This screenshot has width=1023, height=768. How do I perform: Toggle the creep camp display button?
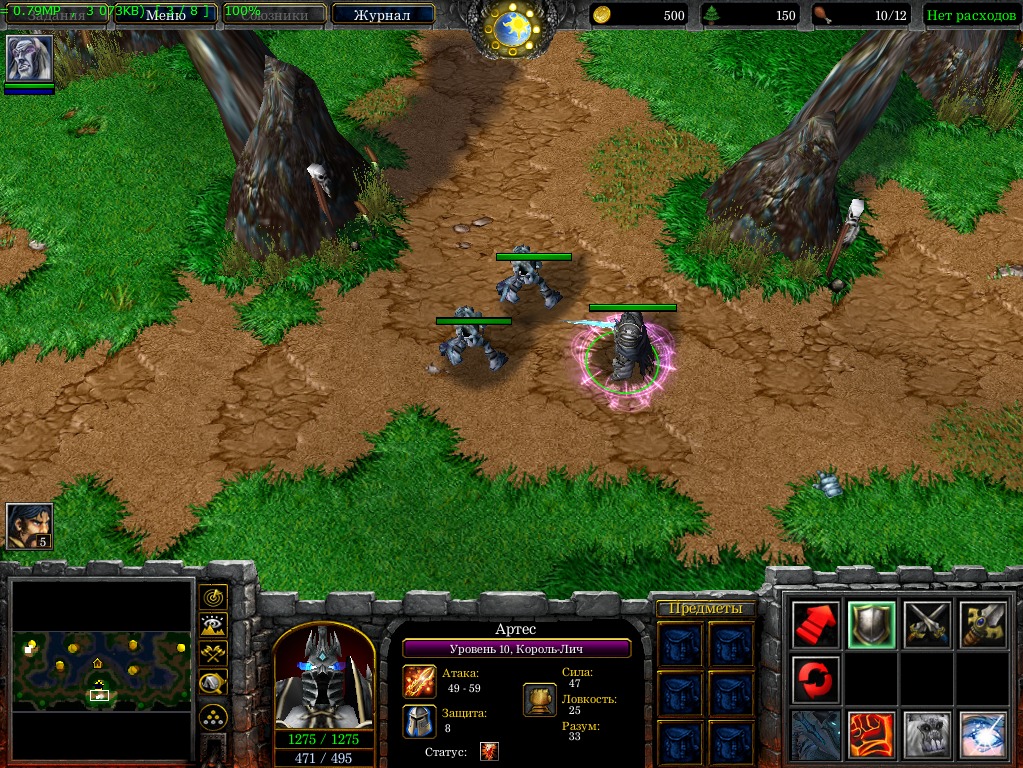tap(213, 683)
